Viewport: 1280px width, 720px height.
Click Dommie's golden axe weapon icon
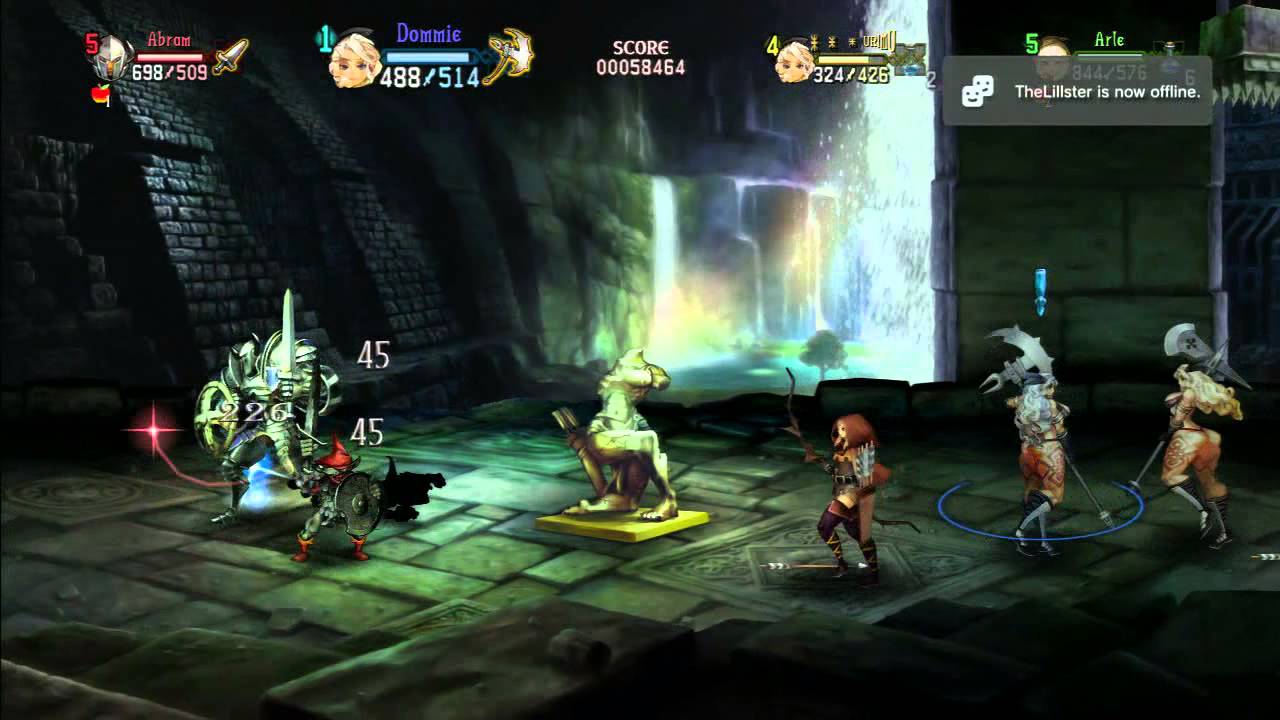coord(510,56)
